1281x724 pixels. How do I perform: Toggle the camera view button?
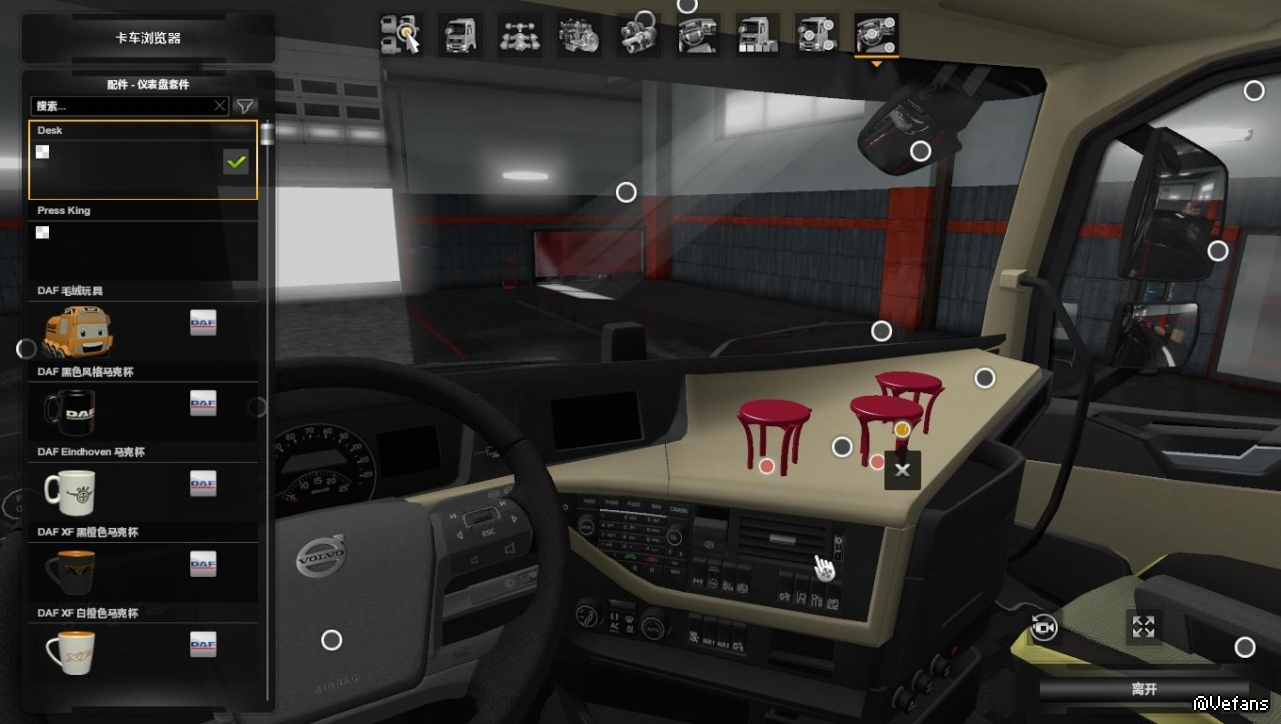click(1044, 627)
